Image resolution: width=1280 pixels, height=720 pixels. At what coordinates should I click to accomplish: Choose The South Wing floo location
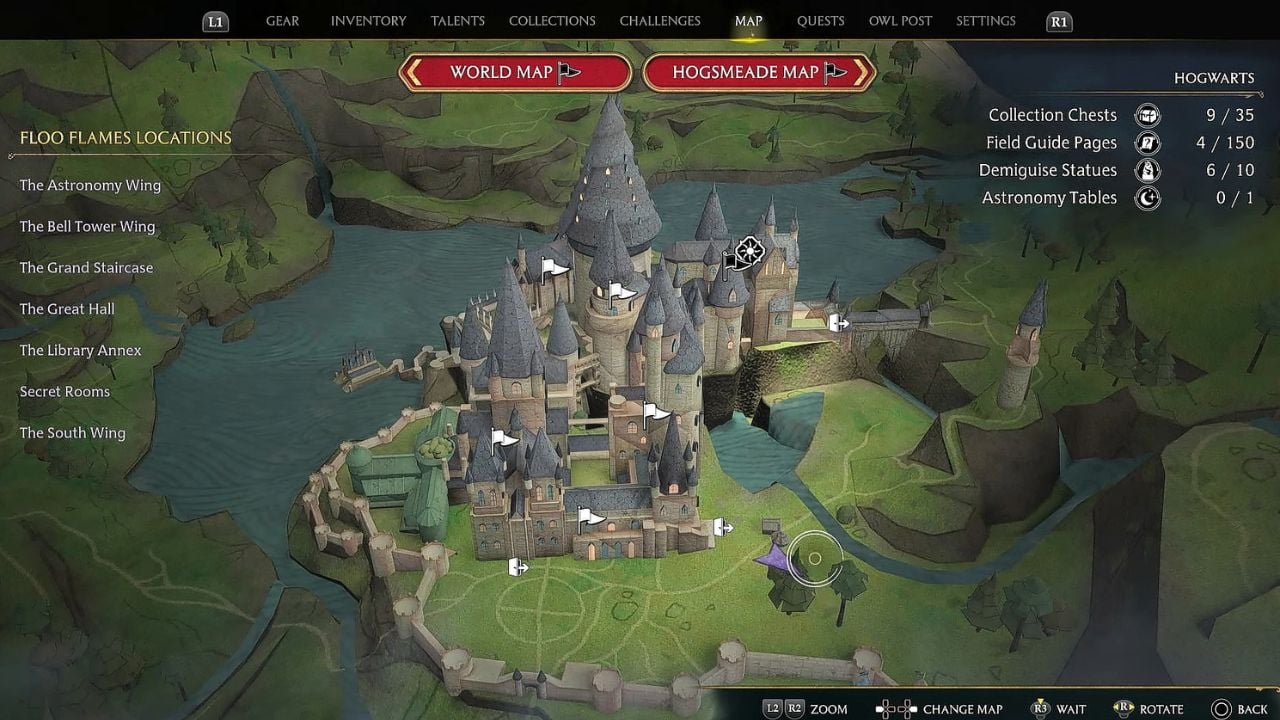pos(72,433)
